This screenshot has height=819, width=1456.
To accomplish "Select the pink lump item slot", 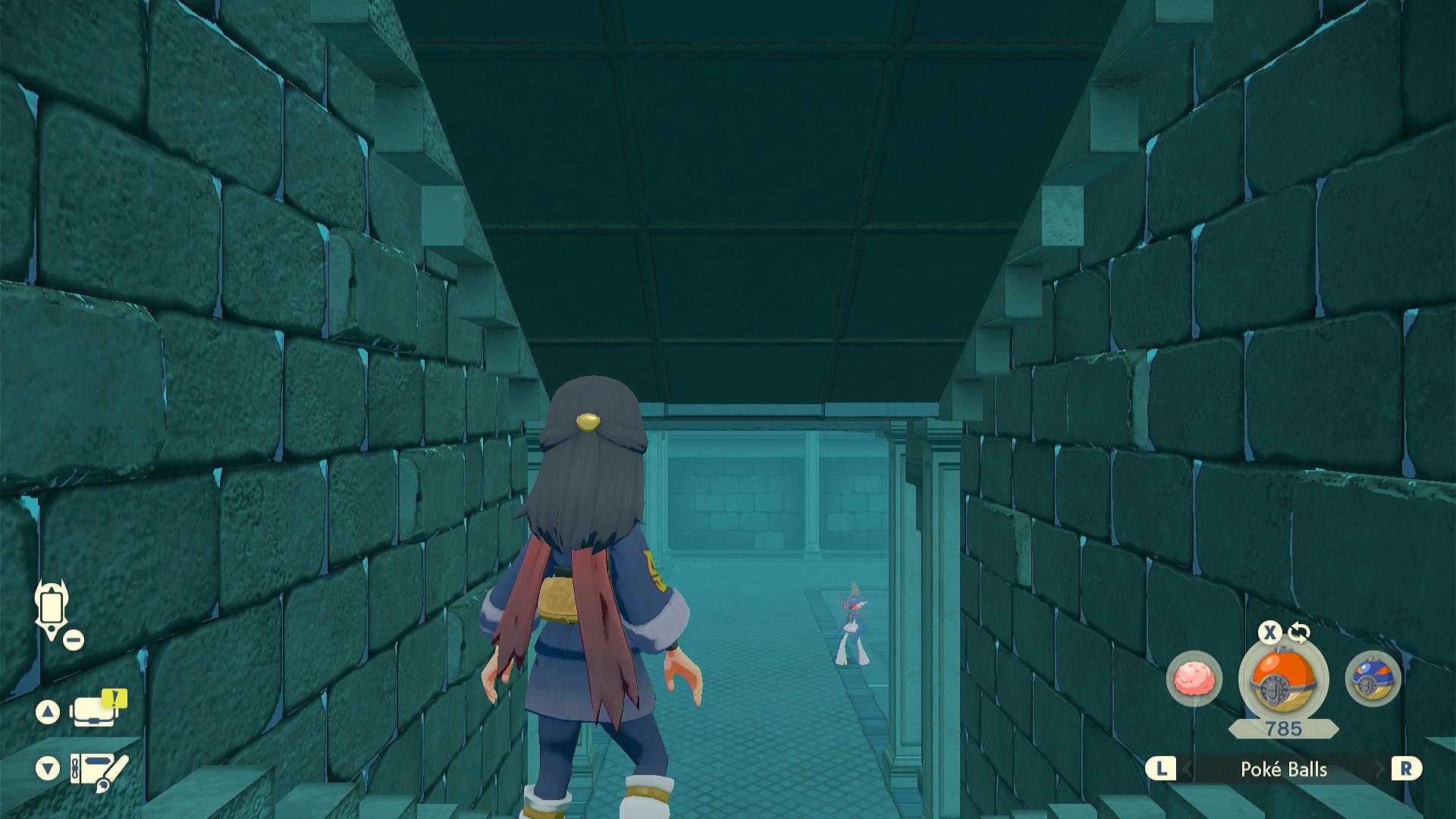I will [x=1194, y=678].
